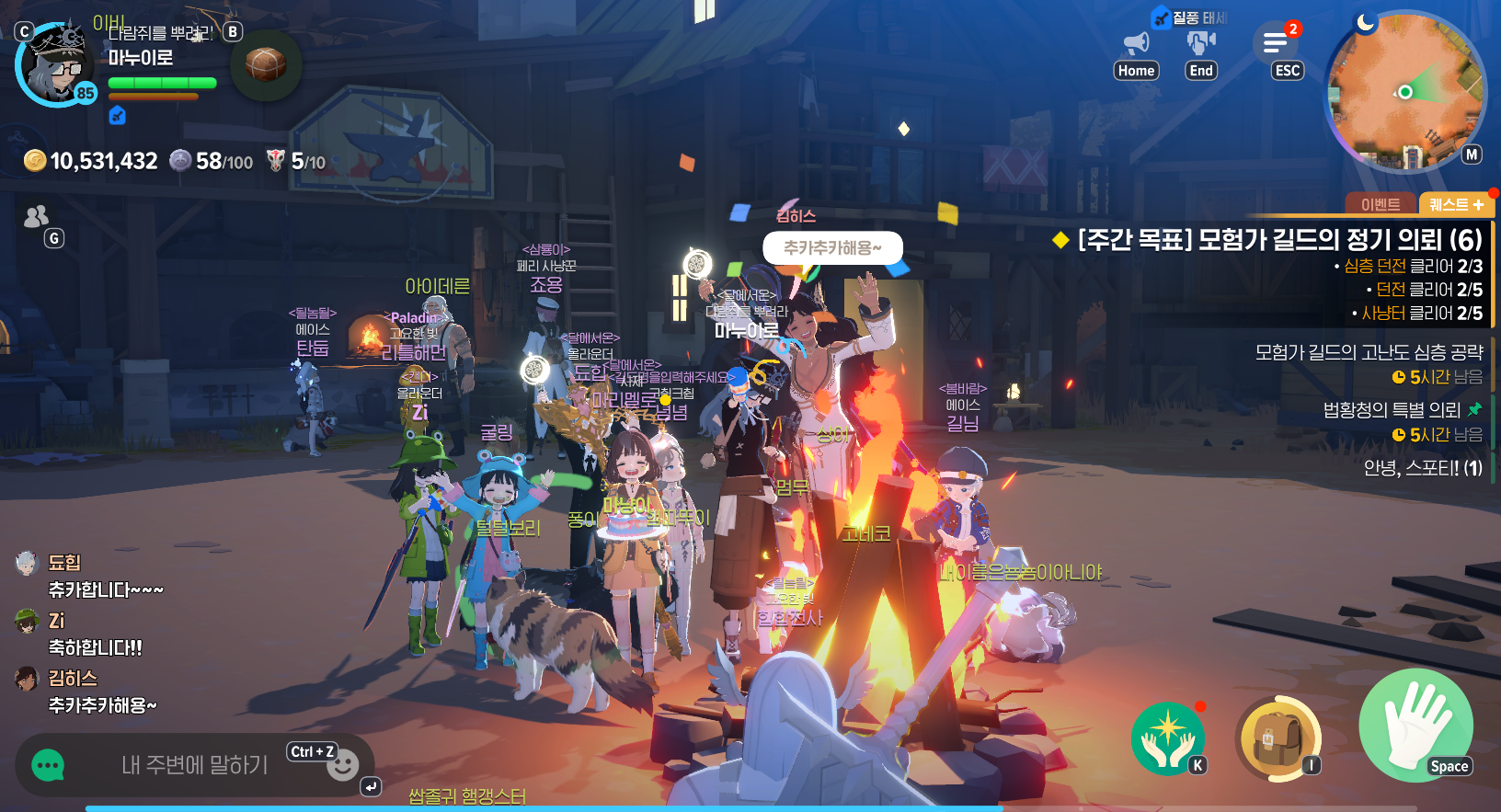The image size is (1501, 812).
Task: Click the chat input field
Action: coord(194,764)
